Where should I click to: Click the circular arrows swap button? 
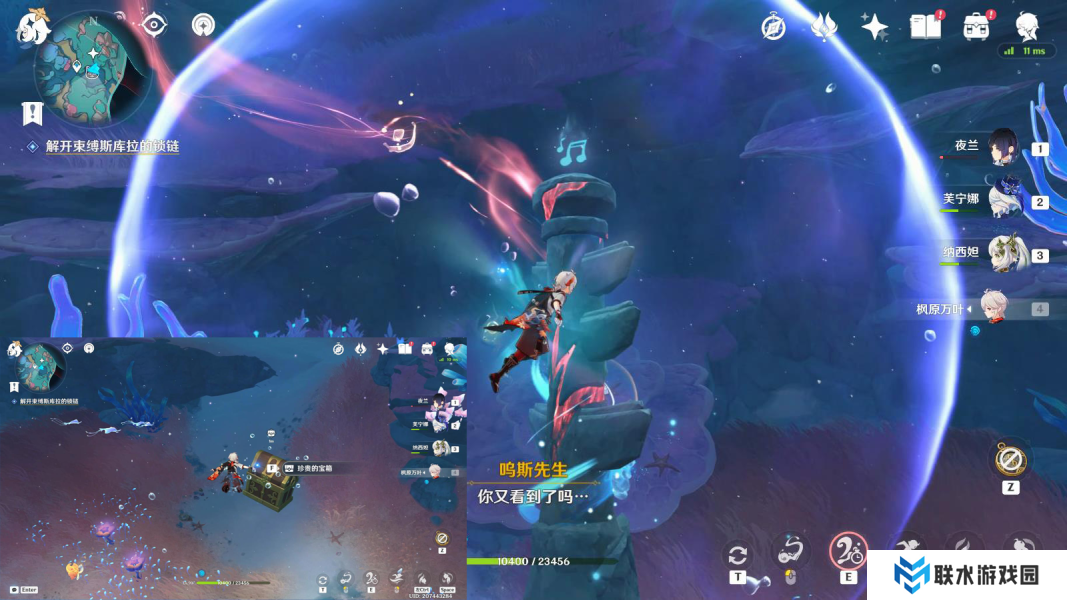(738, 555)
